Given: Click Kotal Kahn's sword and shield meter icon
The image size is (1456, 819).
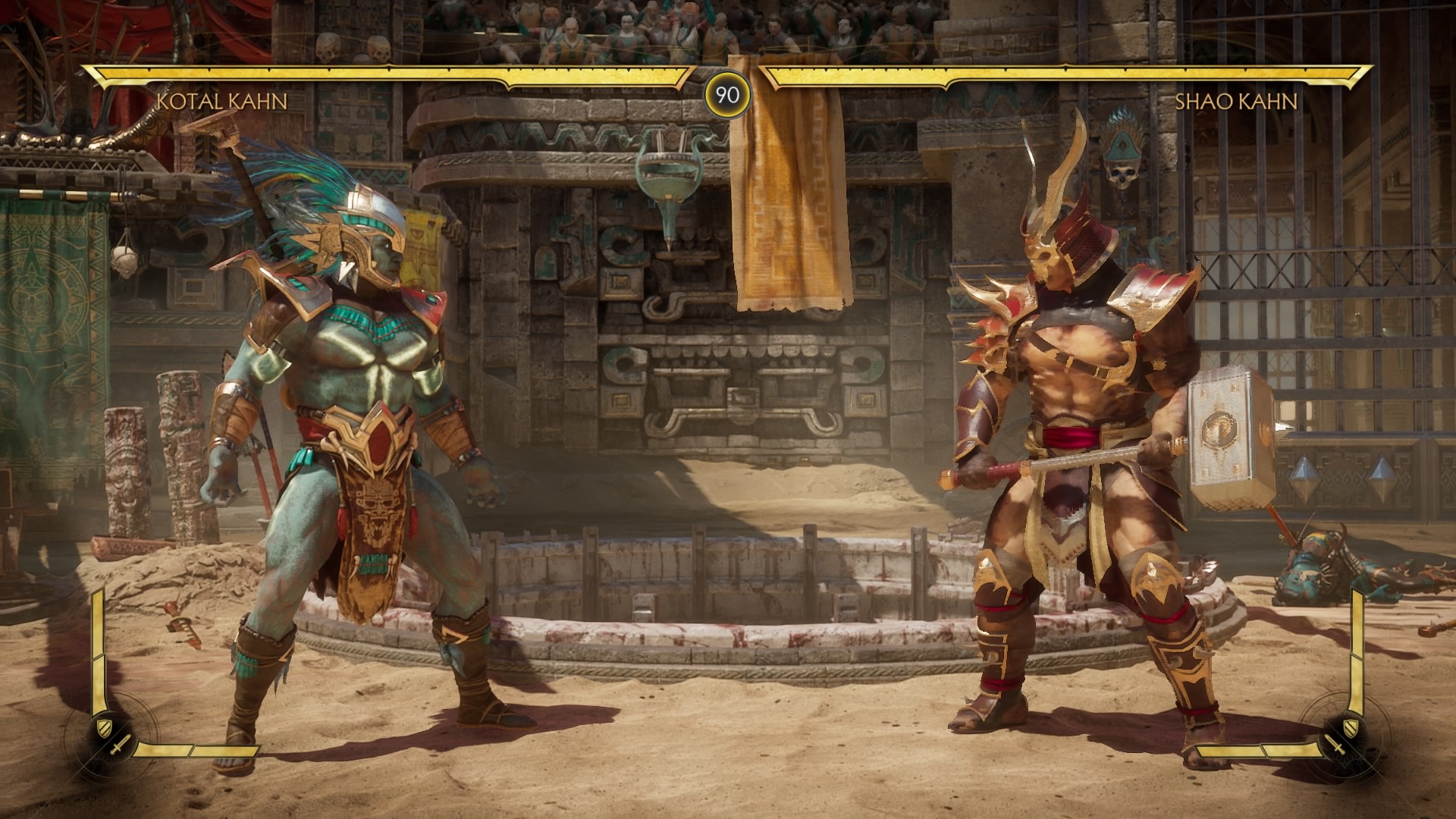Looking at the screenshot, I should pyautogui.click(x=111, y=736).
